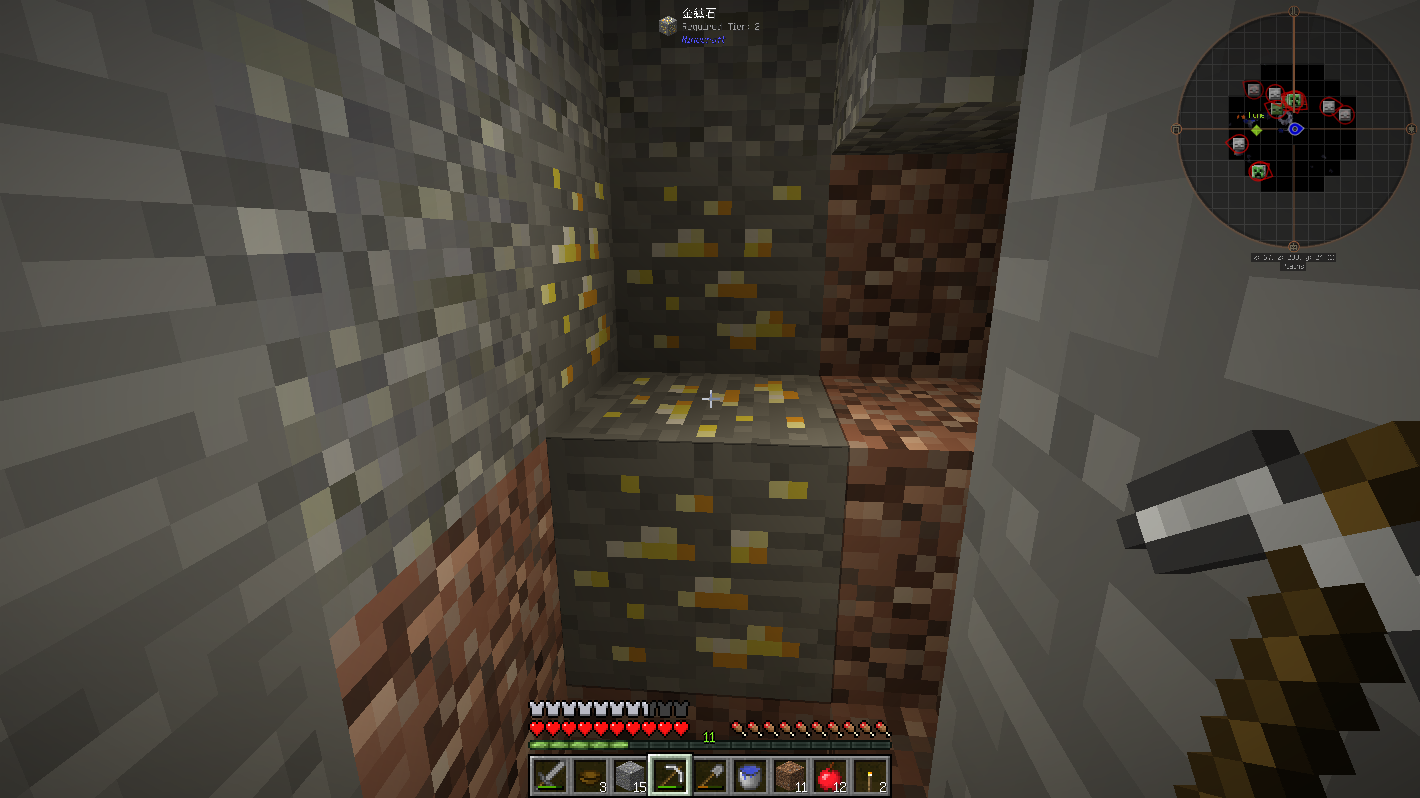Click the green diamond waypoint on minimap

point(1257,130)
